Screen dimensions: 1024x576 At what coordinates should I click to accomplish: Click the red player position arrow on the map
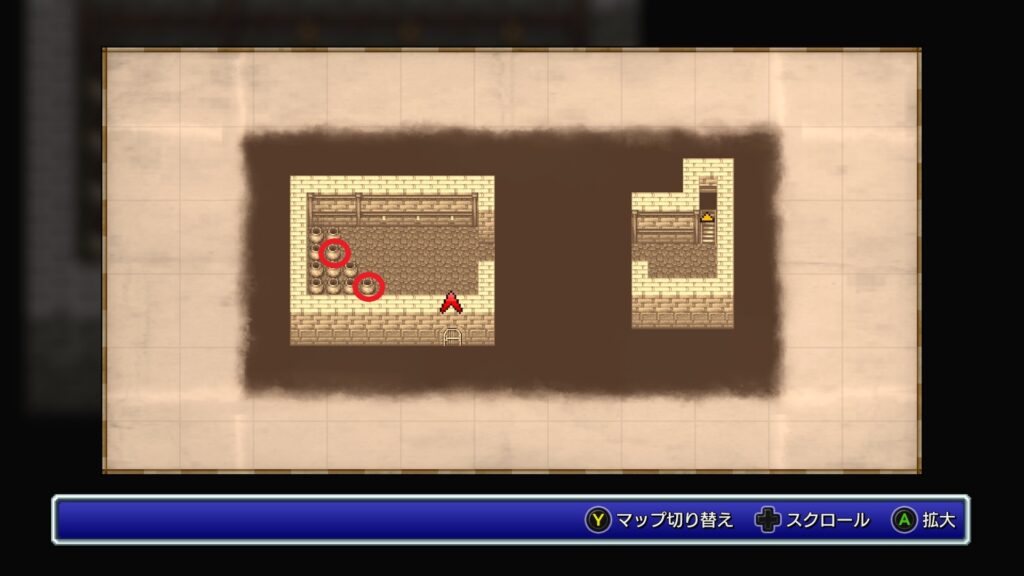click(x=451, y=302)
